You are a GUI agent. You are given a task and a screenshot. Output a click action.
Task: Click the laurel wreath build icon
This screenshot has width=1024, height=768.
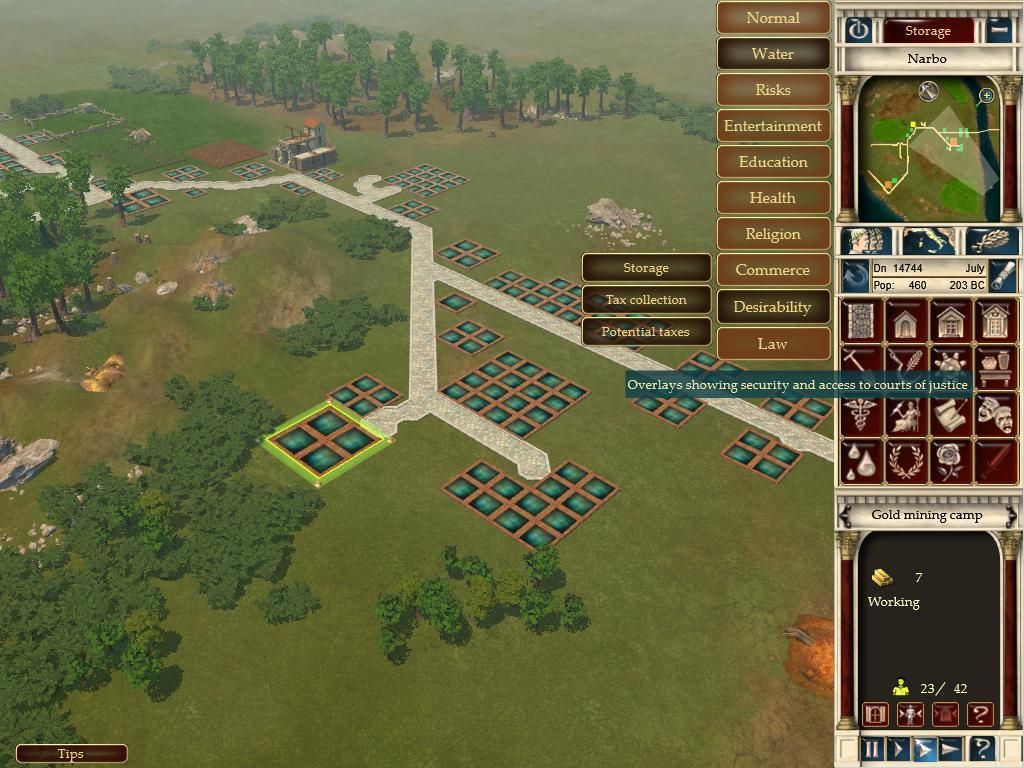tap(905, 460)
